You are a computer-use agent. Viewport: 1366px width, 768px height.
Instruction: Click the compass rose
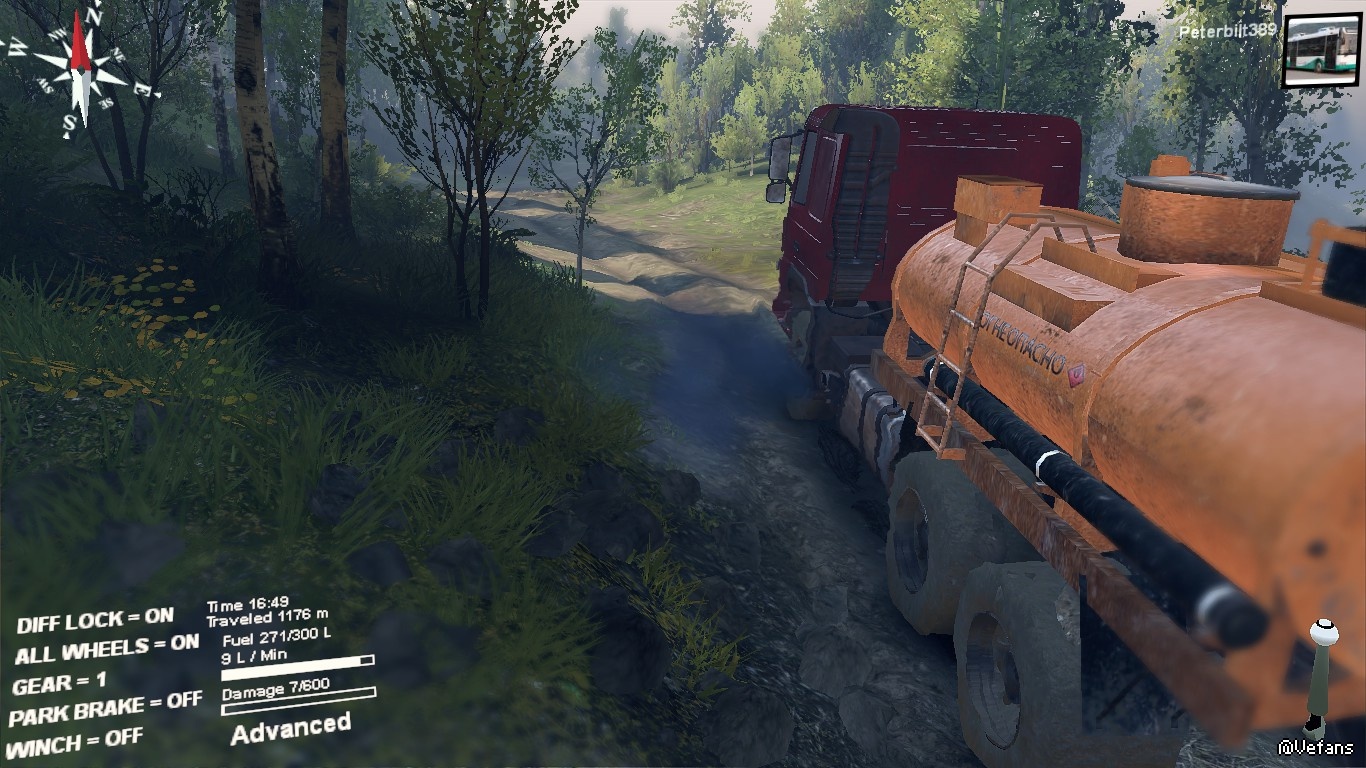click(x=81, y=65)
